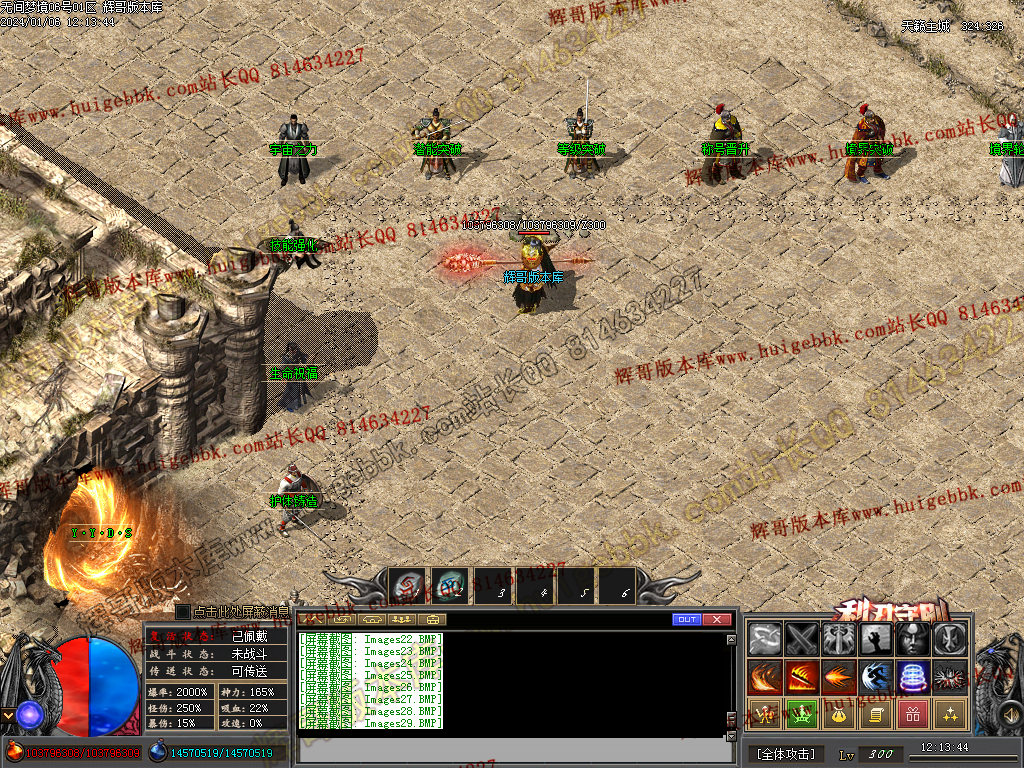Tick the block-messages checkbox above the status panel
Image resolution: width=1024 pixels, height=768 pixels.
point(182,611)
